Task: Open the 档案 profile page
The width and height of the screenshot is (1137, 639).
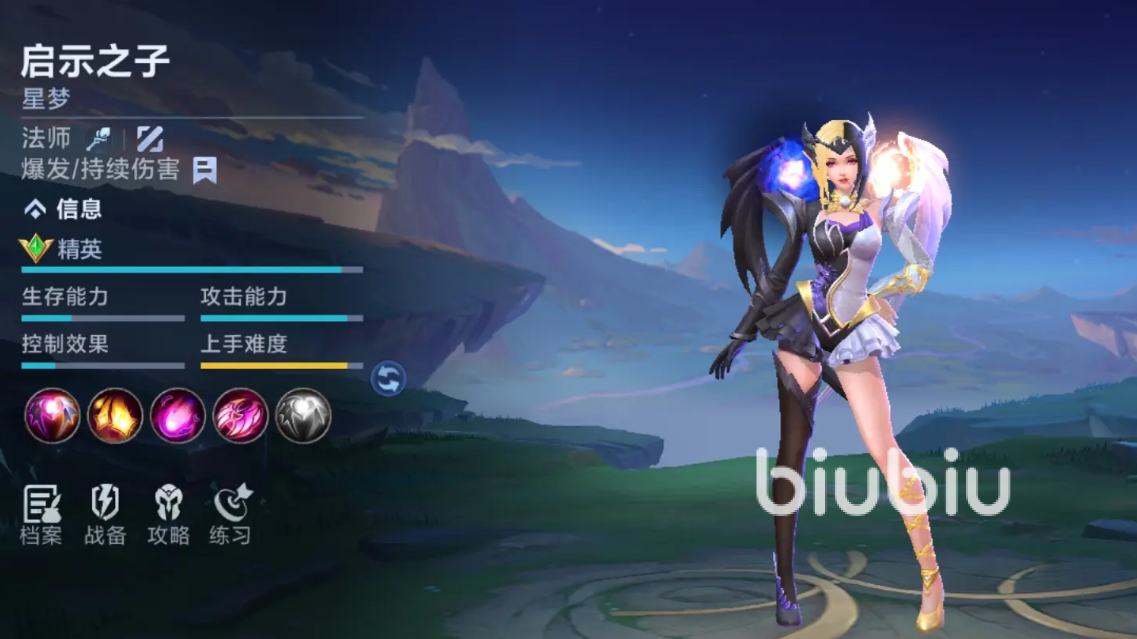Action: coord(42,515)
